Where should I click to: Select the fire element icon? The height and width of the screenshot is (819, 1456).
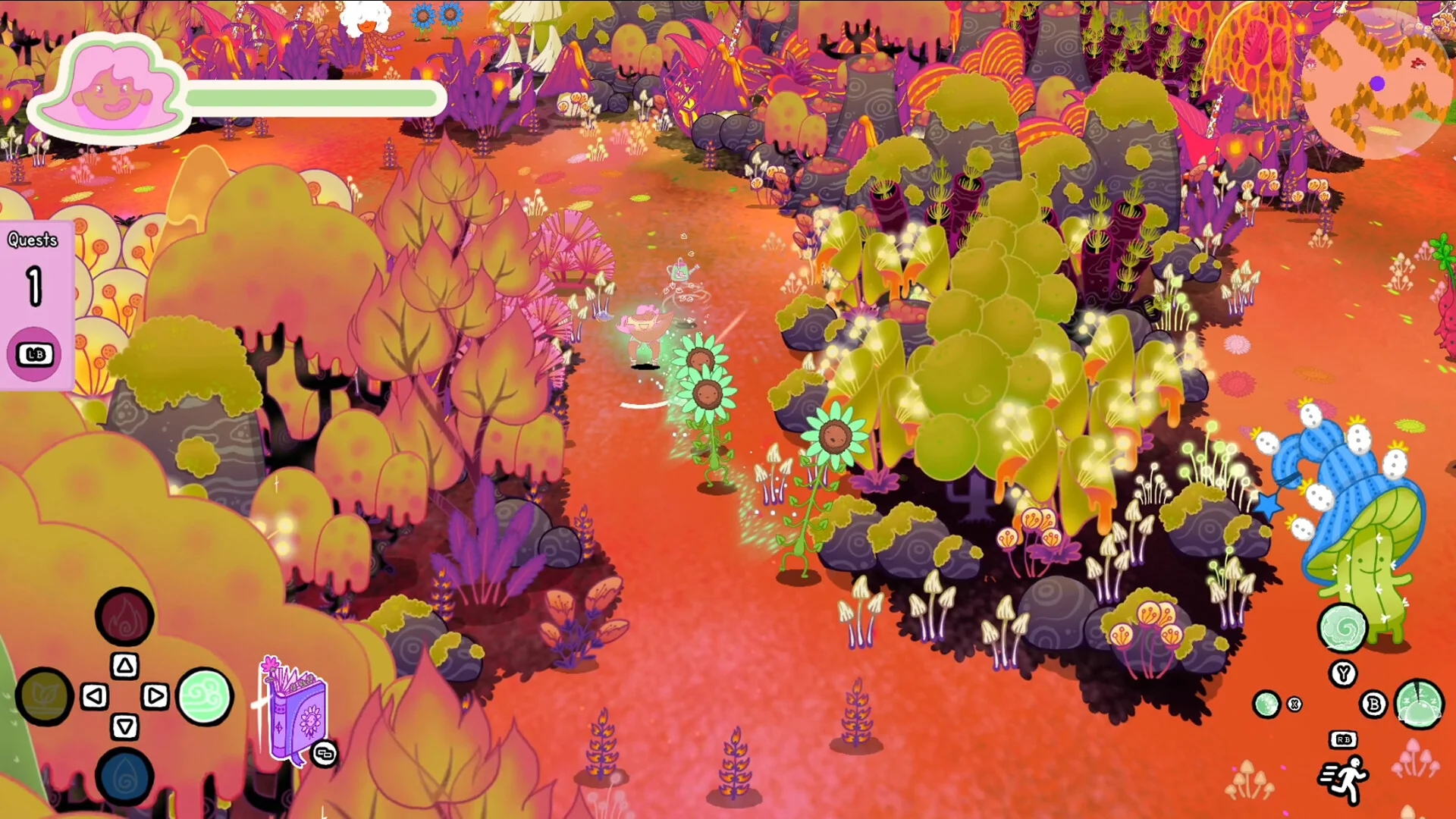(x=124, y=616)
